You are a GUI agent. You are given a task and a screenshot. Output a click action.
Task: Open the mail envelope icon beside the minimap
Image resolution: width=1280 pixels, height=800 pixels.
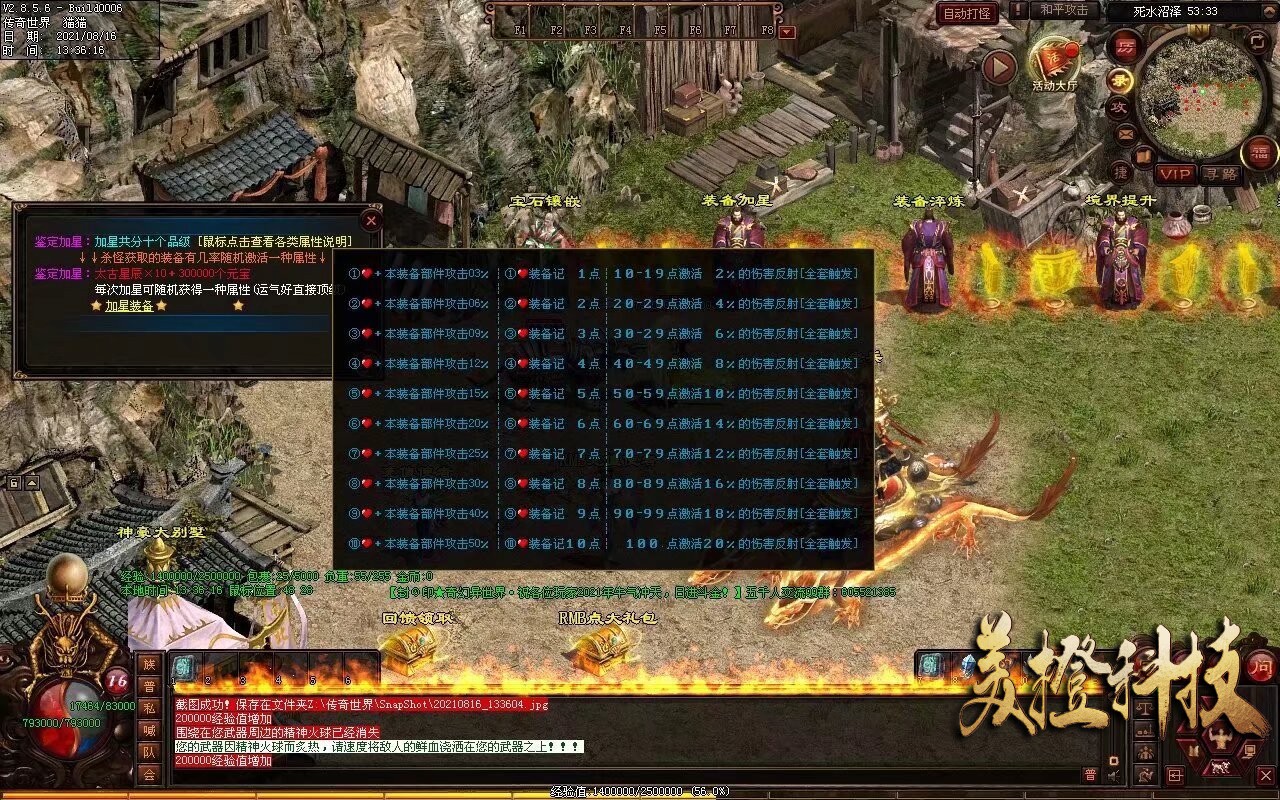(1125, 134)
